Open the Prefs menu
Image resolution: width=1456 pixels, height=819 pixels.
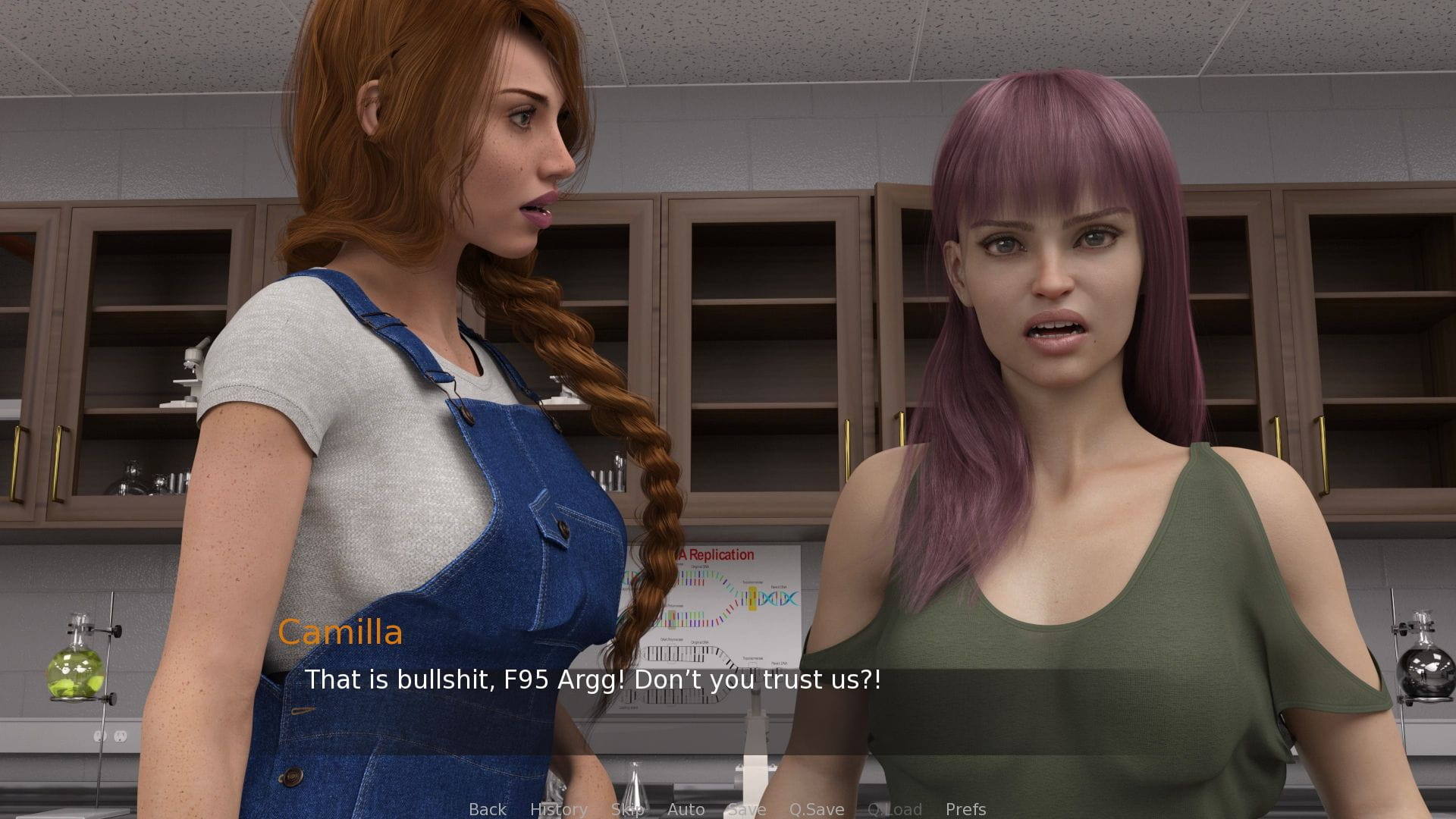[x=966, y=809]
